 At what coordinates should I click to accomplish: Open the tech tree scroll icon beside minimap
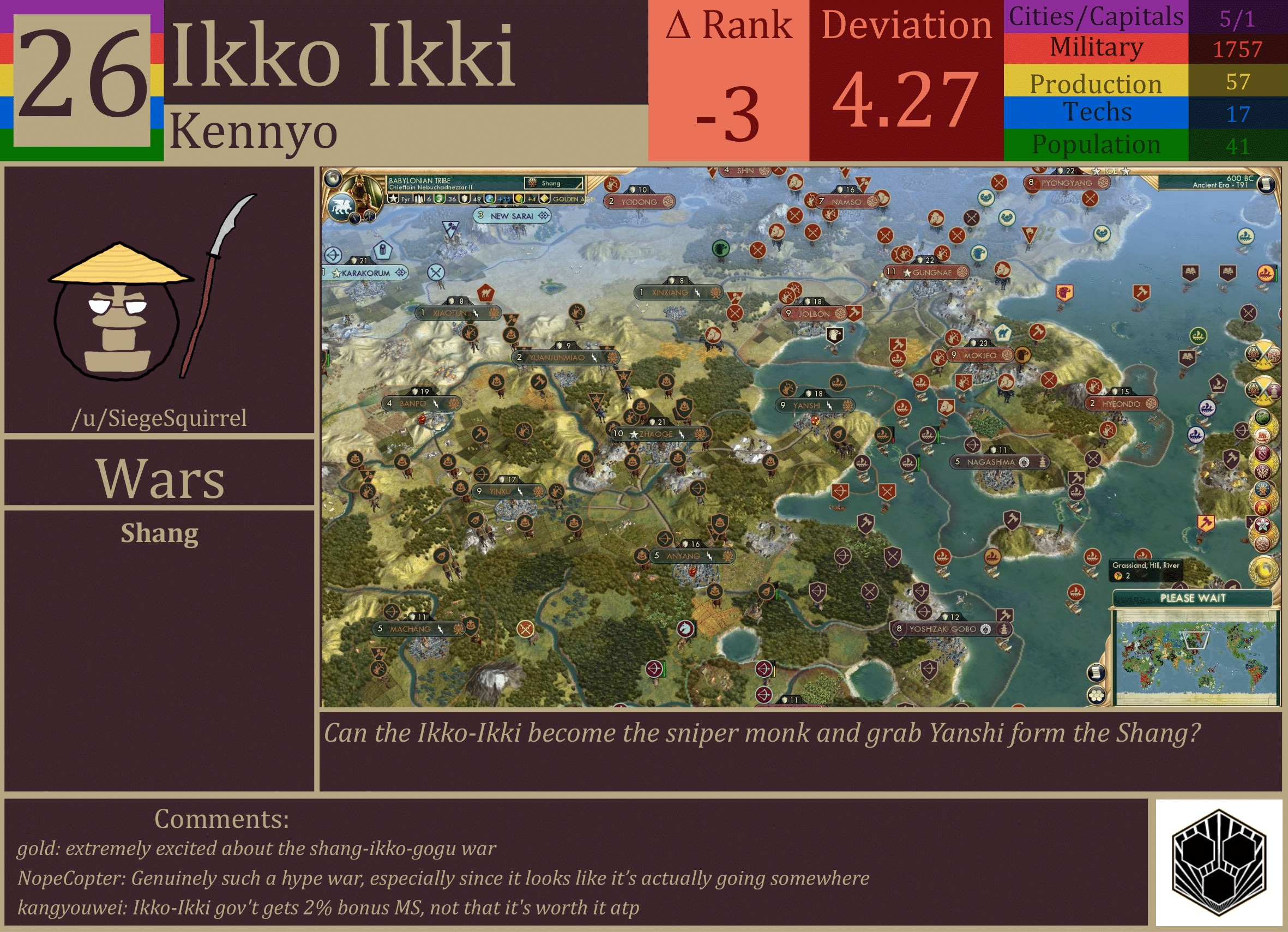pos(1096,672)
